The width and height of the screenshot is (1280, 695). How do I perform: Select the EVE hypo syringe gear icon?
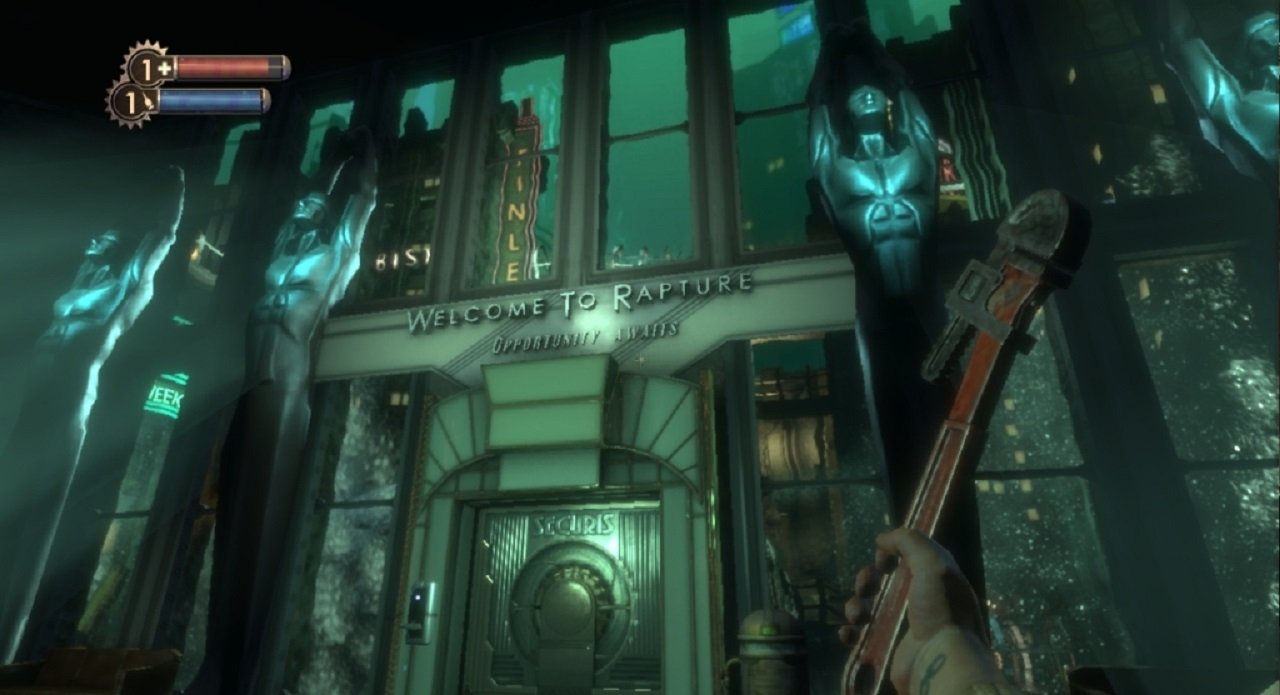click(x=132, y=101)
